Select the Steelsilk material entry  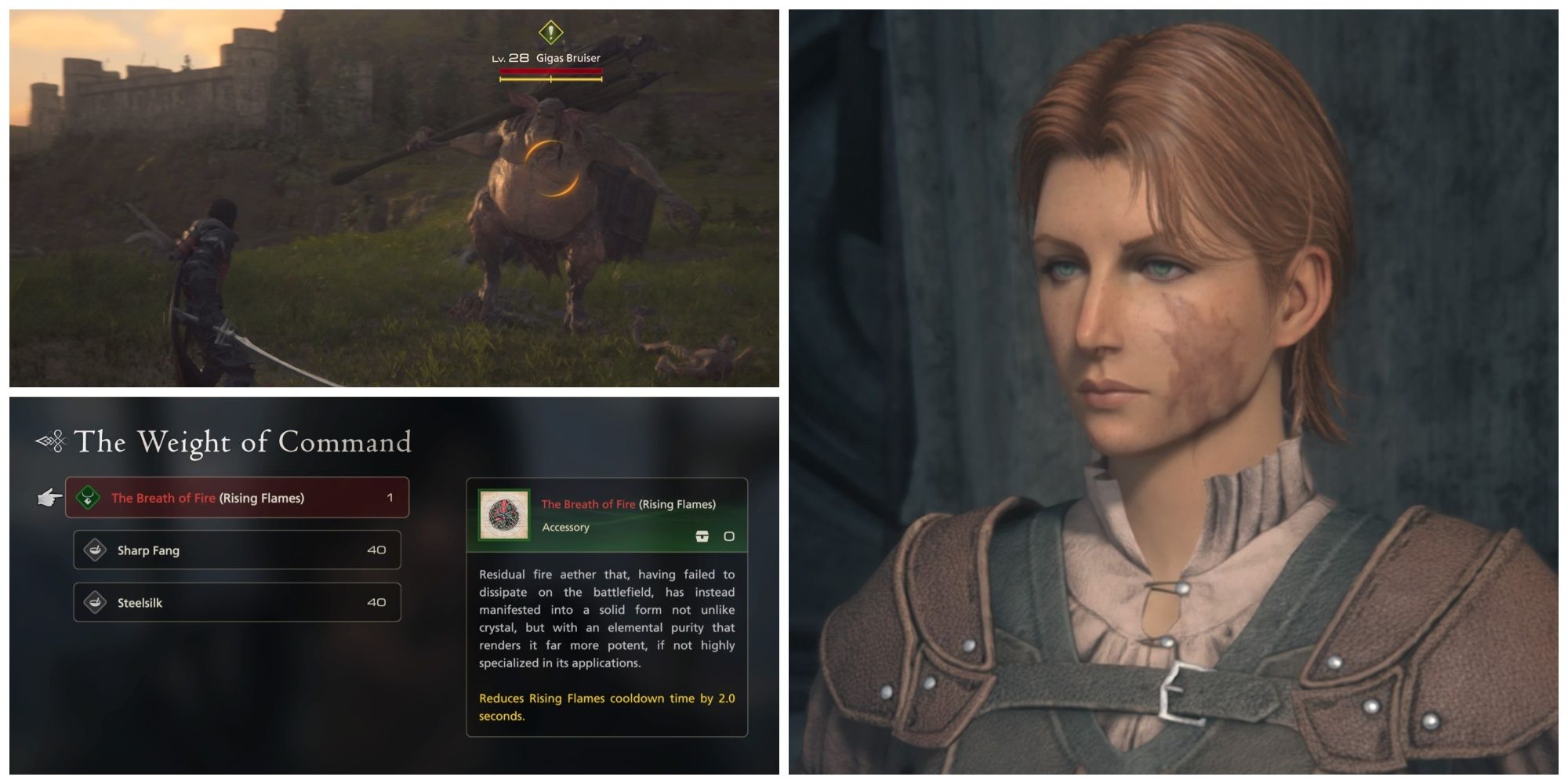click(235, 603)
